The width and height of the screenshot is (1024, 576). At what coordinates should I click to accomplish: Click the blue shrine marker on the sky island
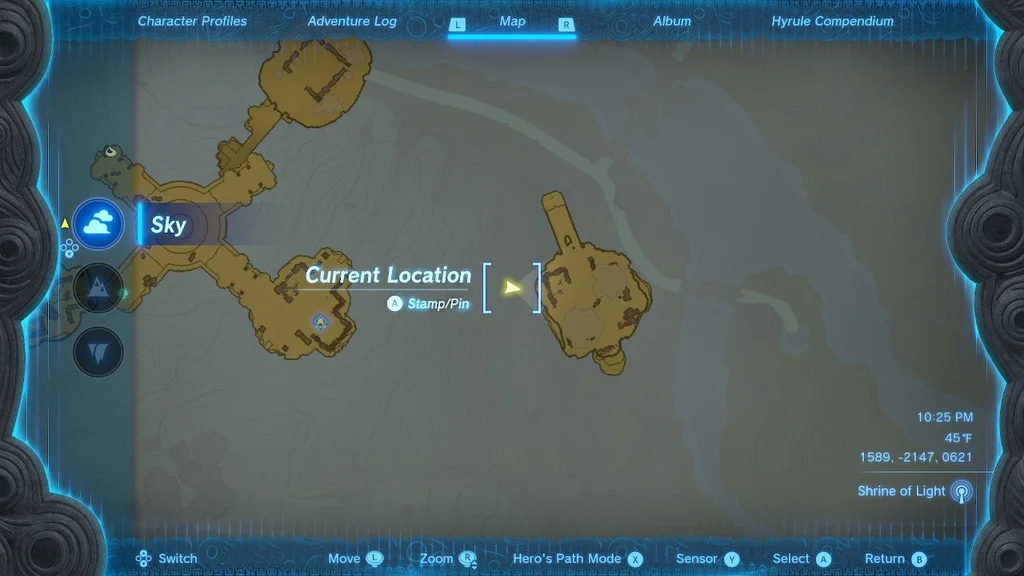click(x=320, y=321)
